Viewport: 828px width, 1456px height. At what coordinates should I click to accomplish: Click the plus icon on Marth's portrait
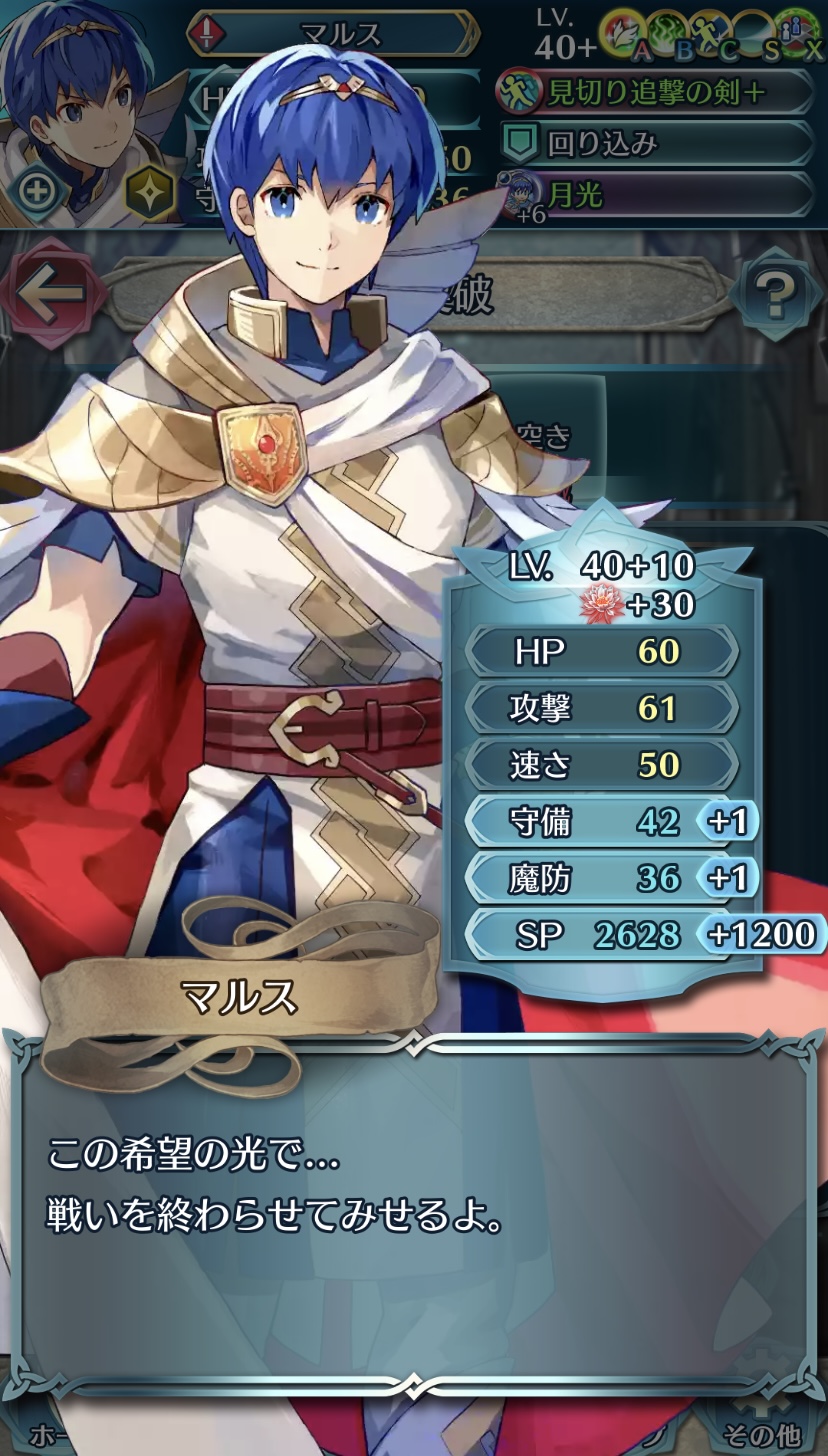37,190
